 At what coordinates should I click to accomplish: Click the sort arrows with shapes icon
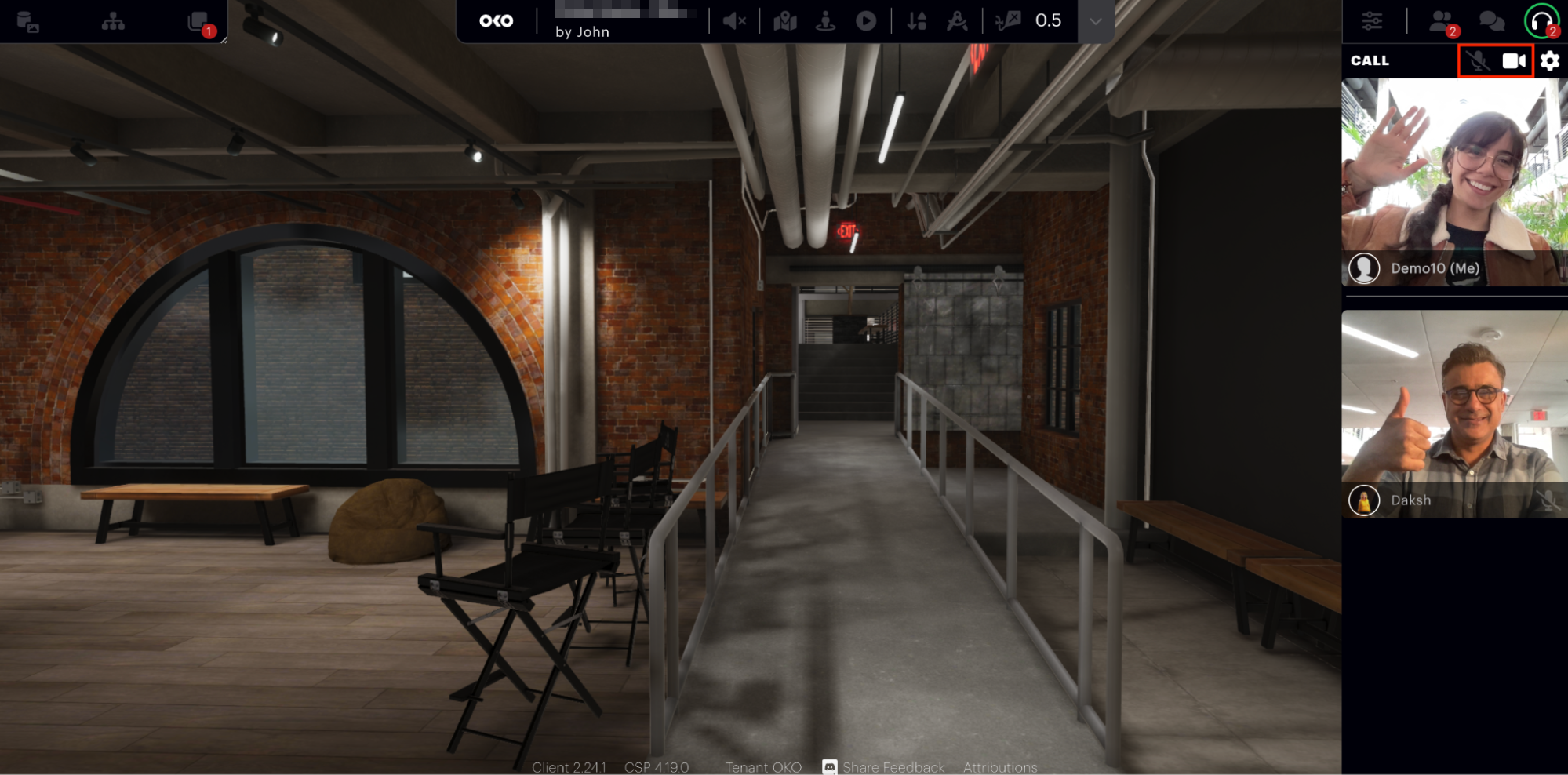916,21
